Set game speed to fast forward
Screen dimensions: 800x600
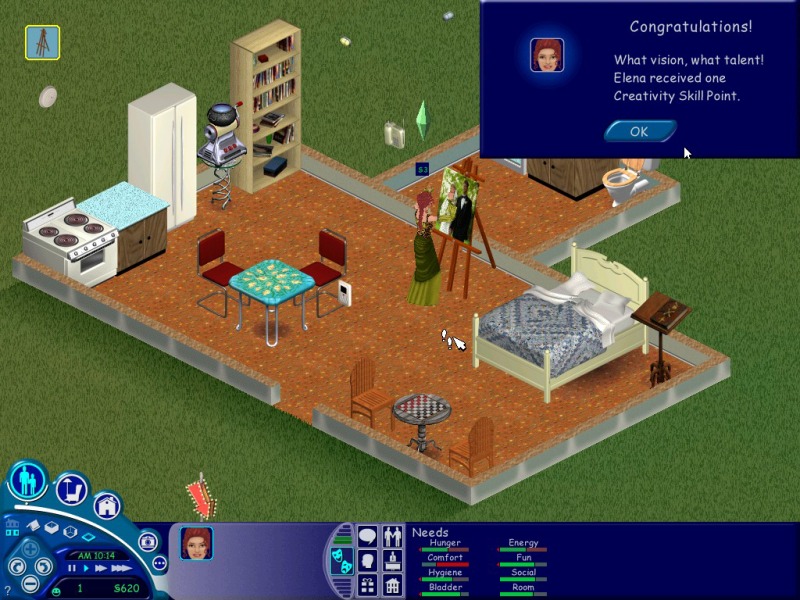click(x=101, y=568)
